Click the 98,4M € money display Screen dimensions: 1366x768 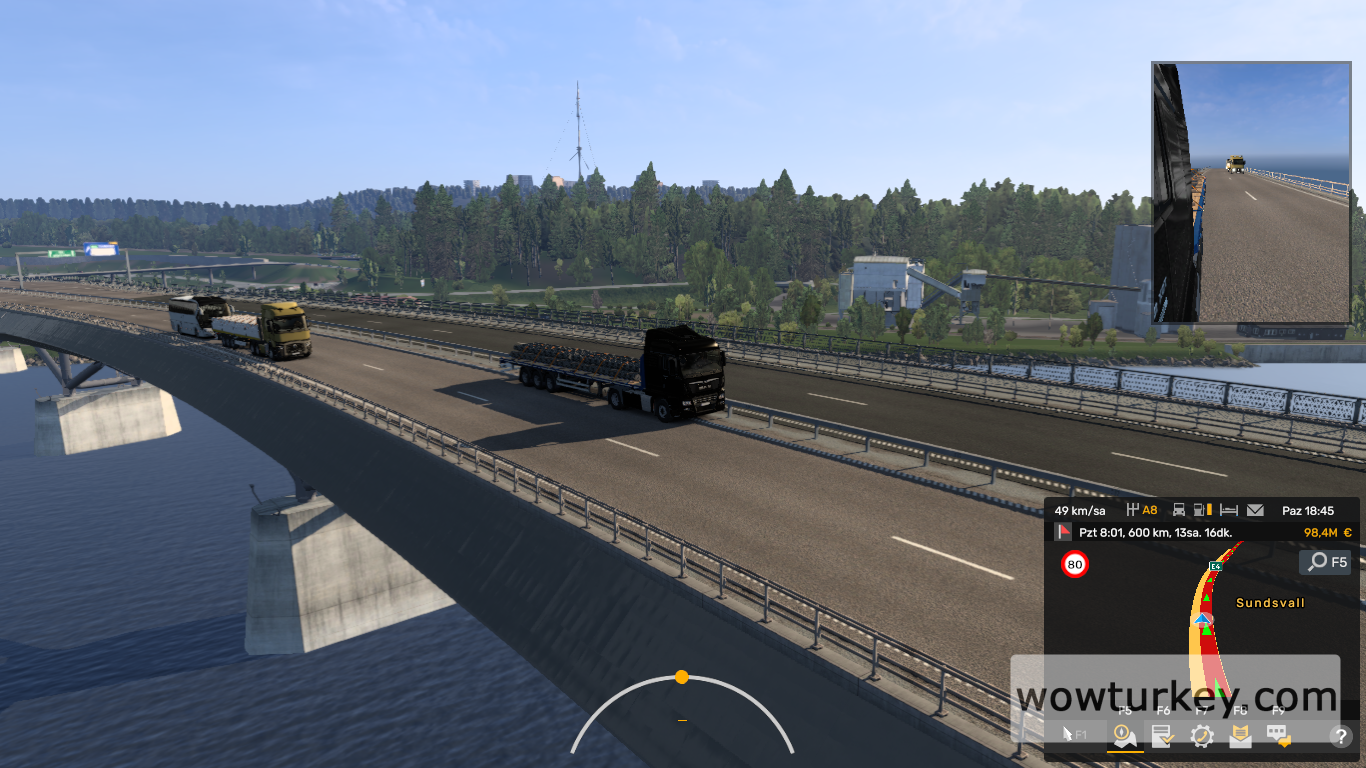coord(1327,532)
